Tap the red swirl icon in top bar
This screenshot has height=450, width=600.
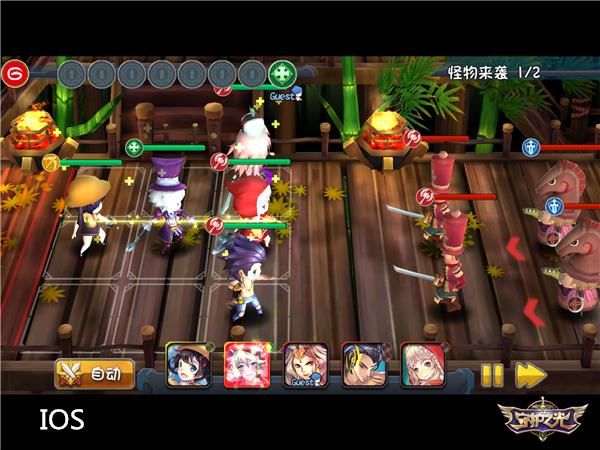pos(14,74)
